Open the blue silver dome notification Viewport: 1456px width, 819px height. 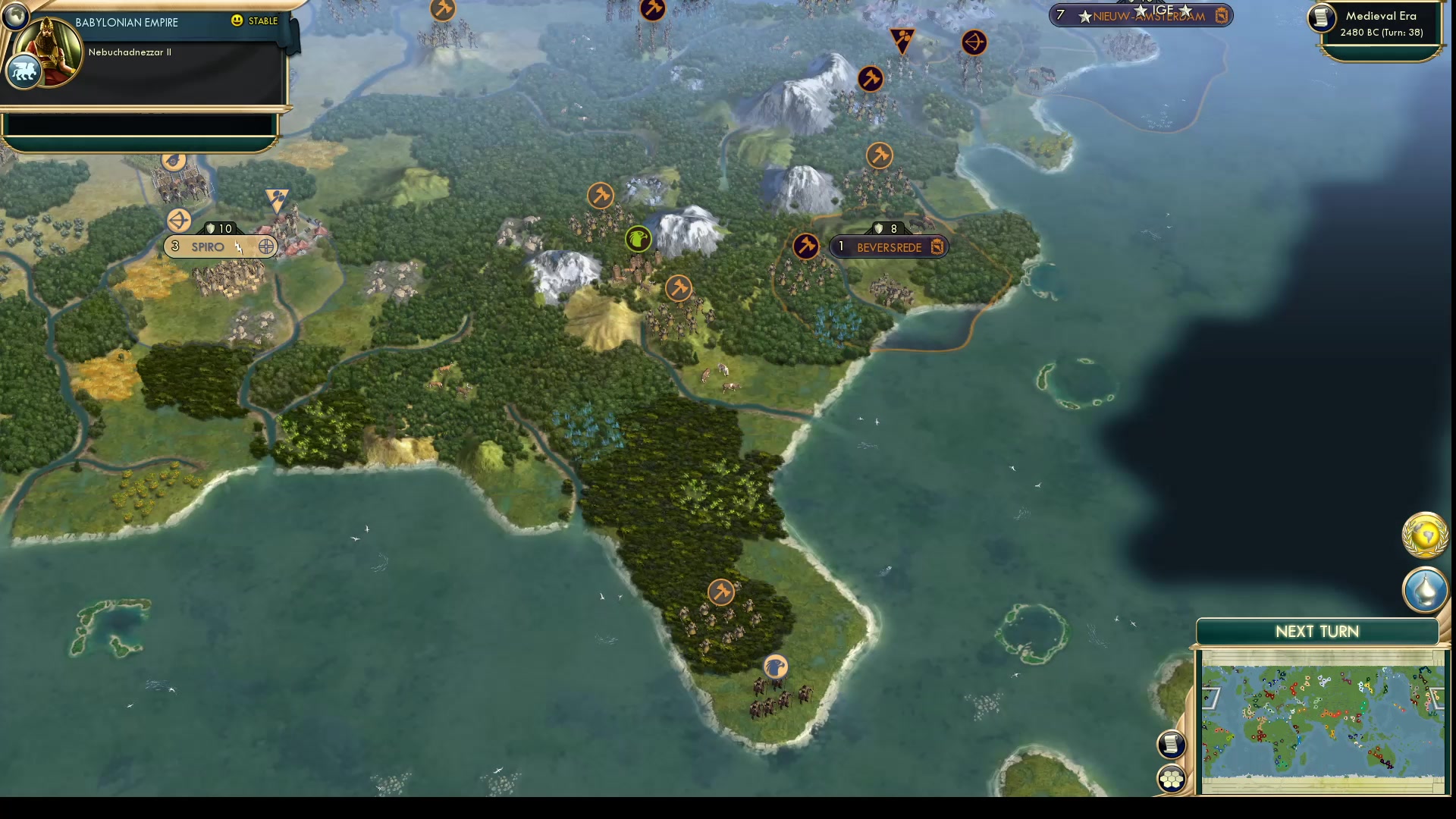(1425, 589)
